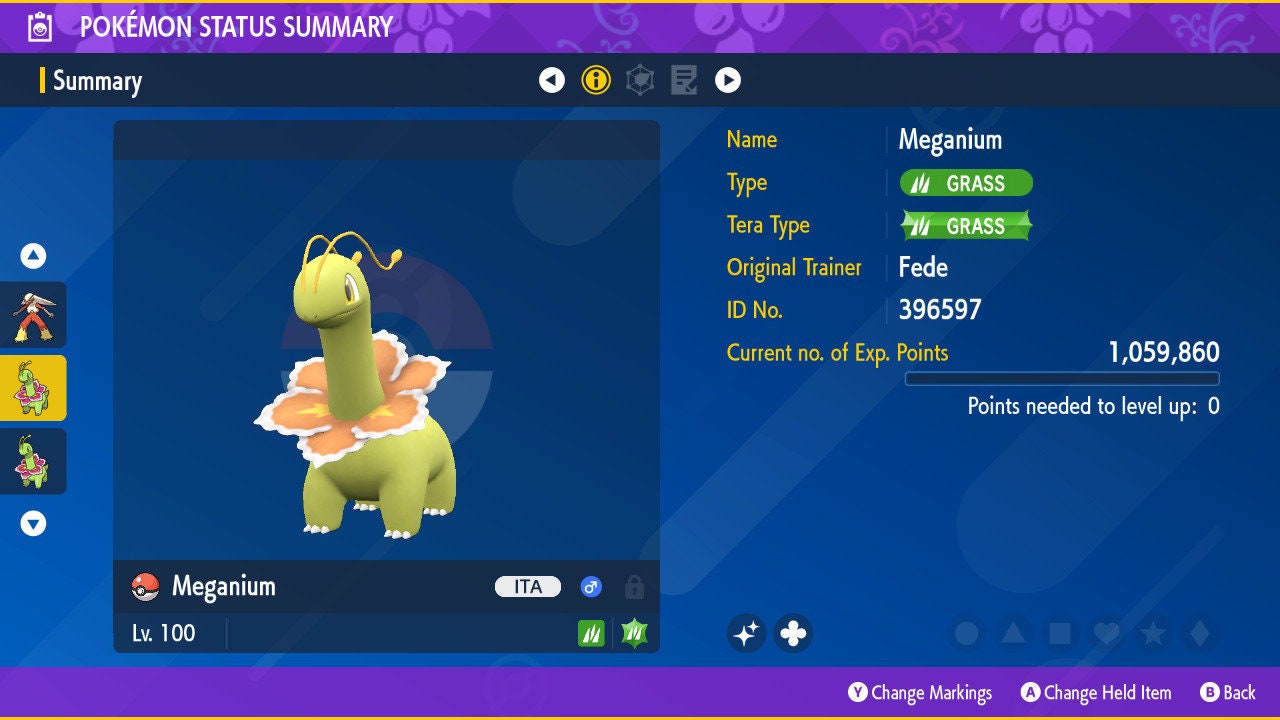
Task: Open the notepad memo tab
Action: pyautogui.click(x=684, y=80)
